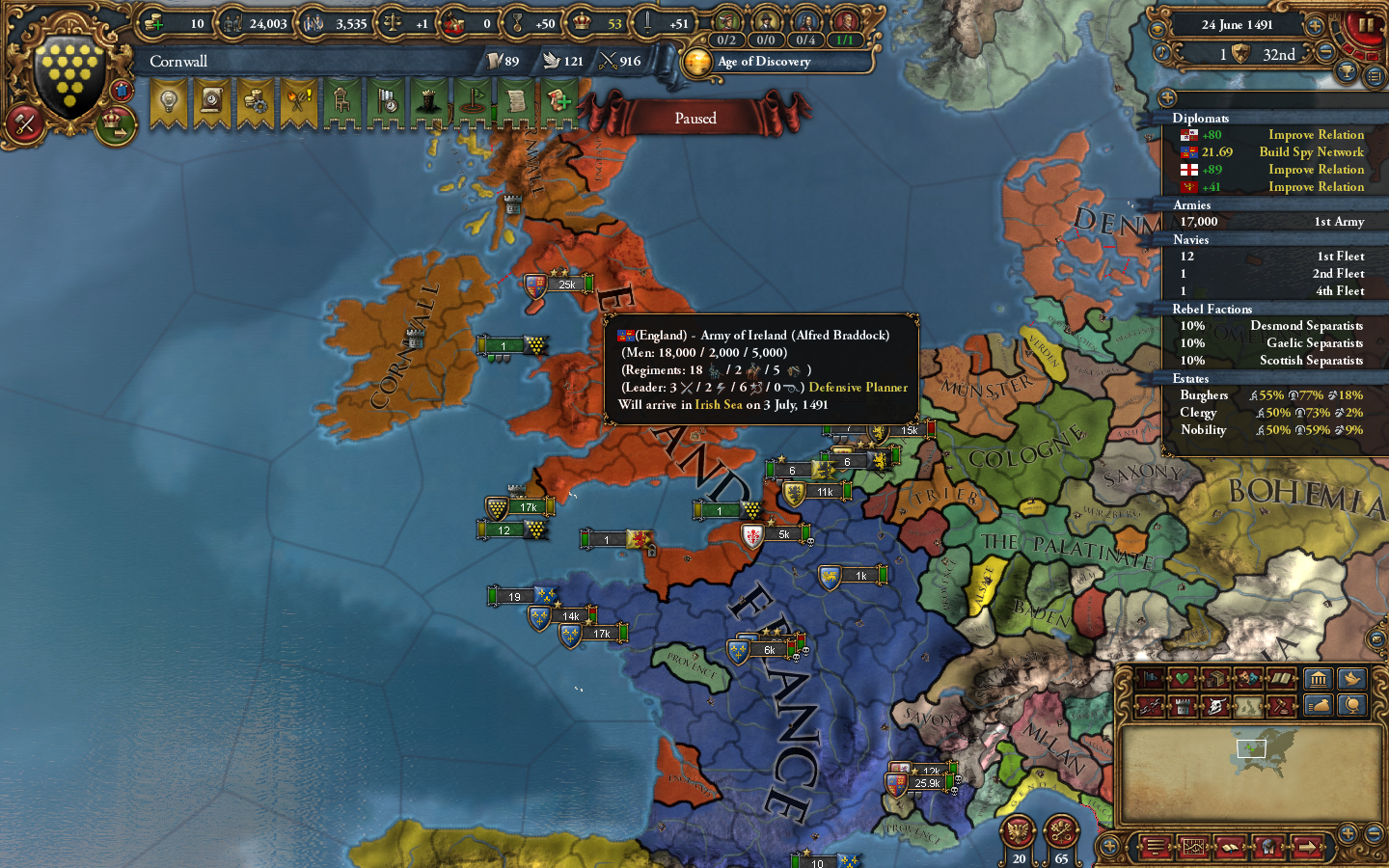
Task: Toggle the outliner list button
Action: point(1374,76)
